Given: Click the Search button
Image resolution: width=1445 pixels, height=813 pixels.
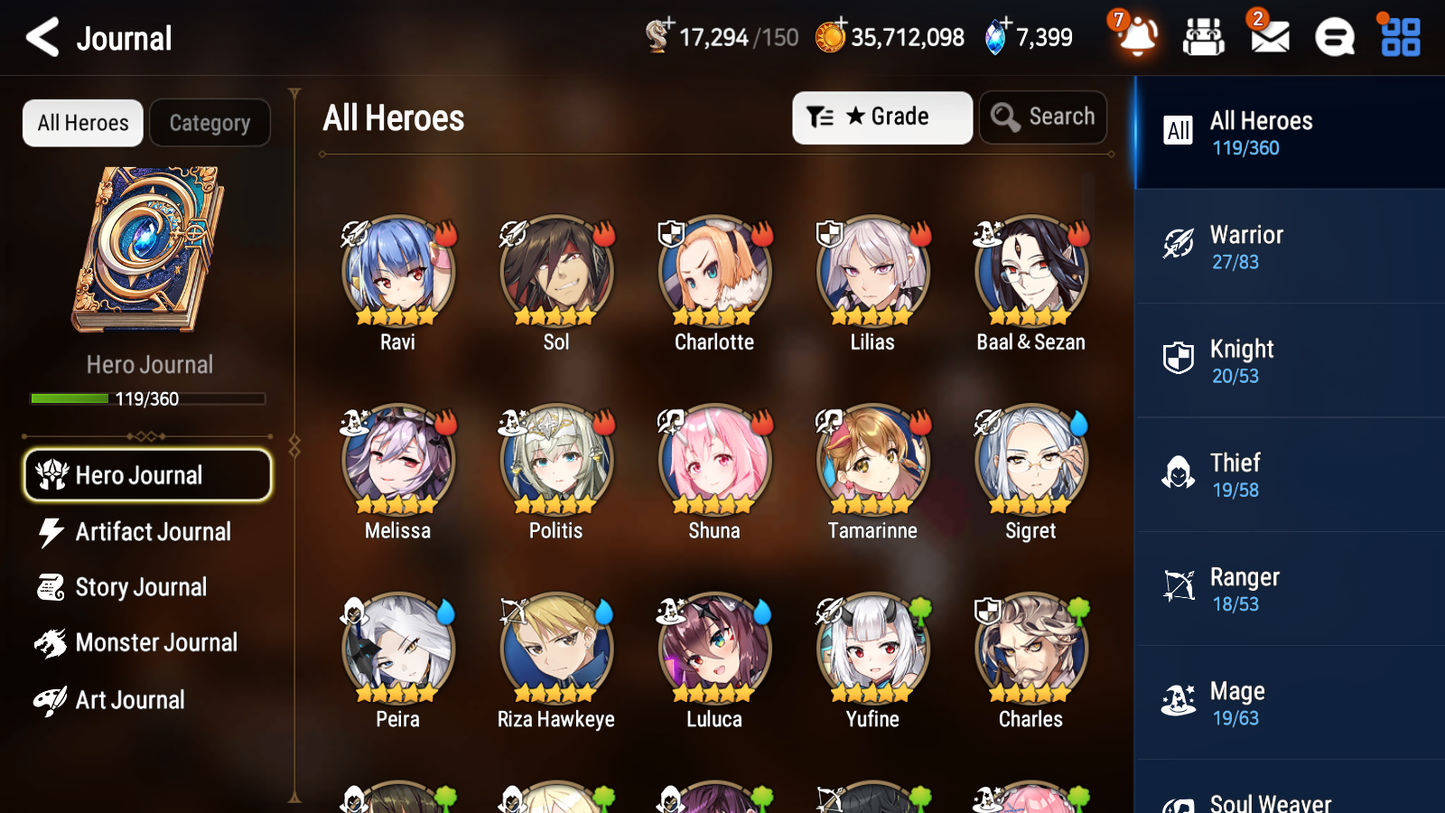Looking at the screenshot, I should [1043, 117].
